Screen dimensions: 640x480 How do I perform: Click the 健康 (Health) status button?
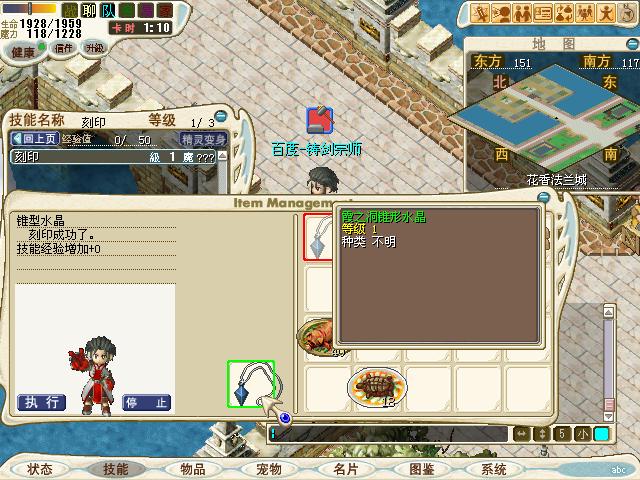click(x=22, y=51)
